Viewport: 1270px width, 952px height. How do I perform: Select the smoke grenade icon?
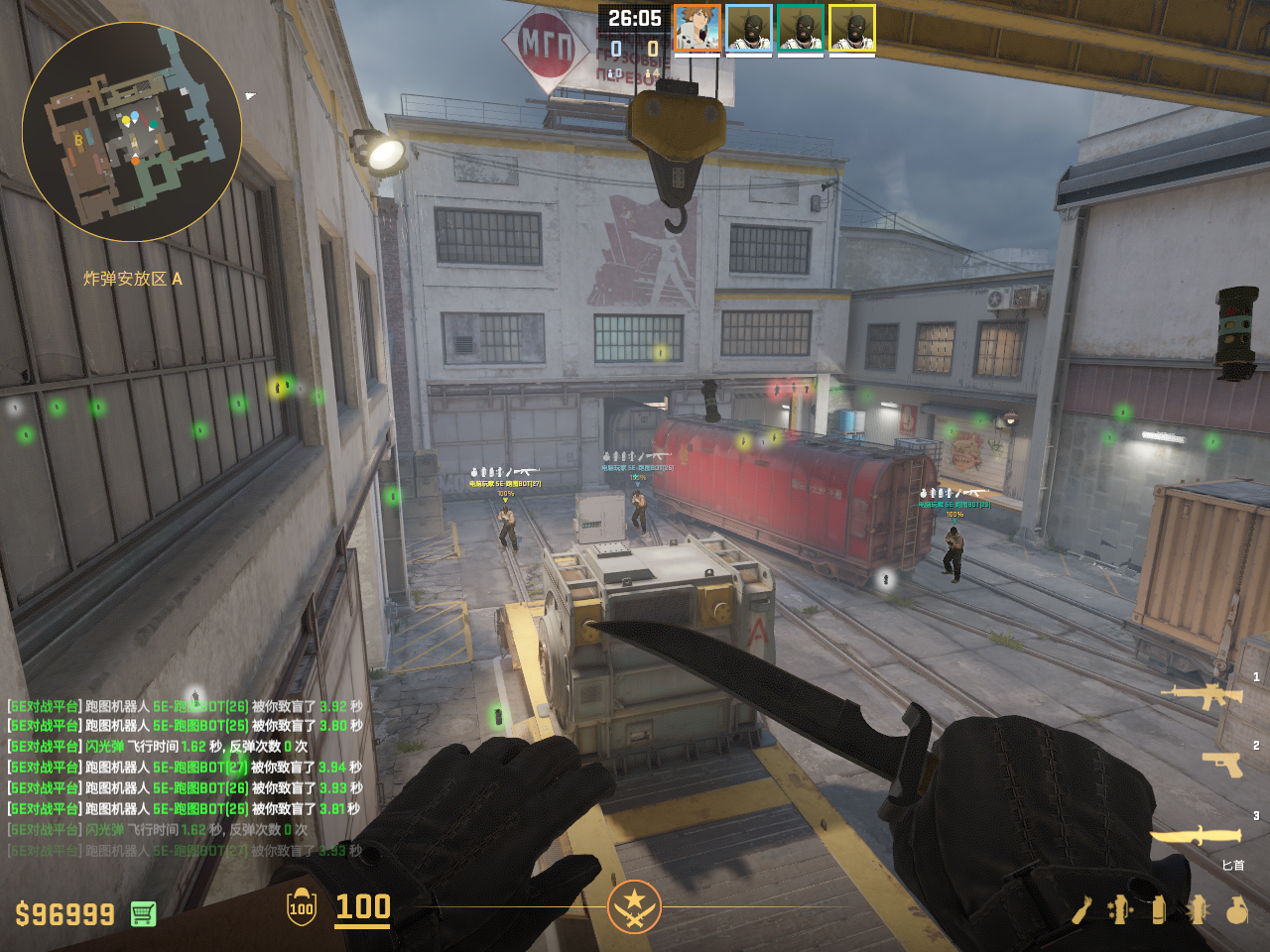coord(1158,909)
